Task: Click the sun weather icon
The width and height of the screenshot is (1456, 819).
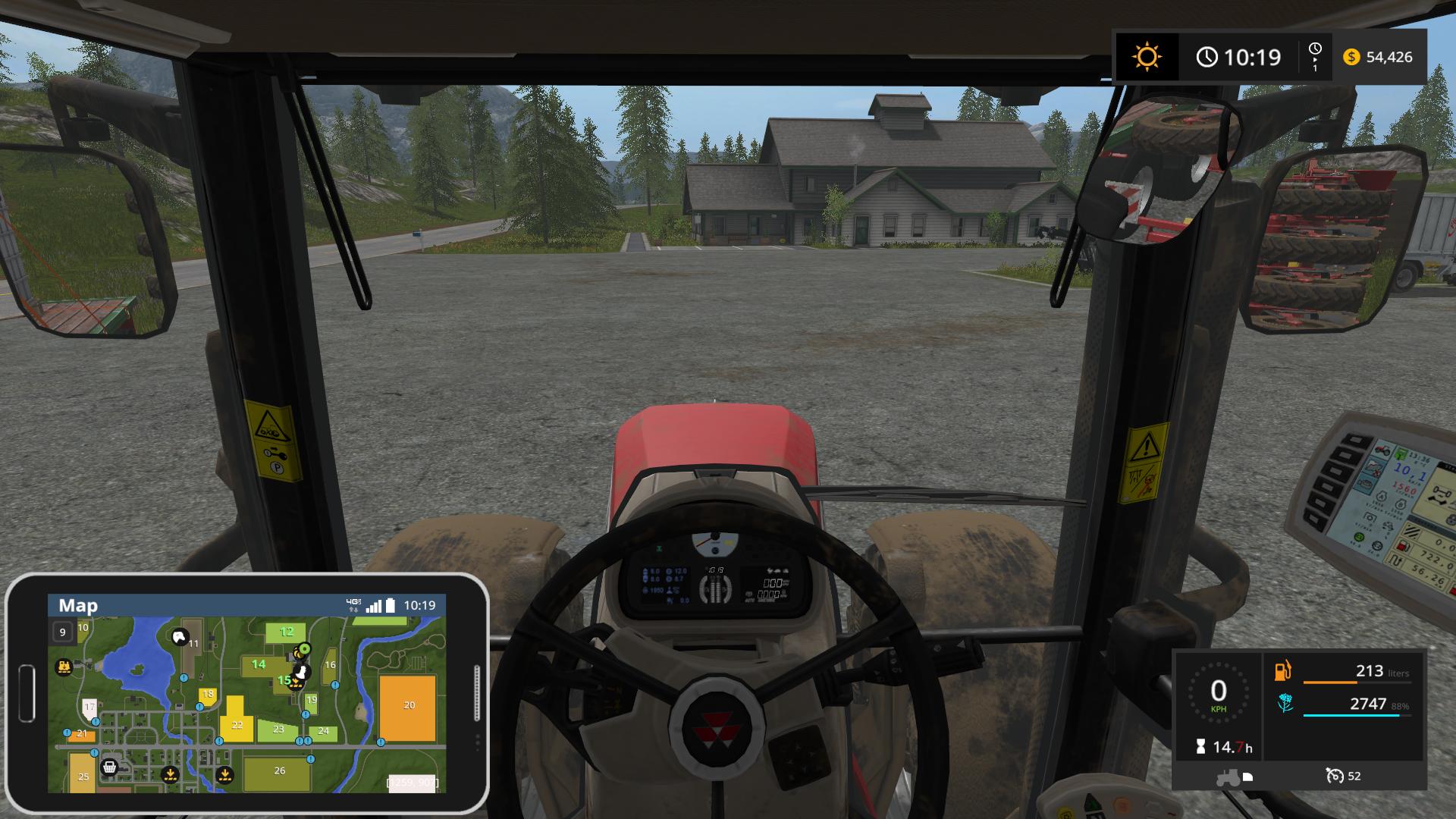Action: click(x=1146, y=57)
